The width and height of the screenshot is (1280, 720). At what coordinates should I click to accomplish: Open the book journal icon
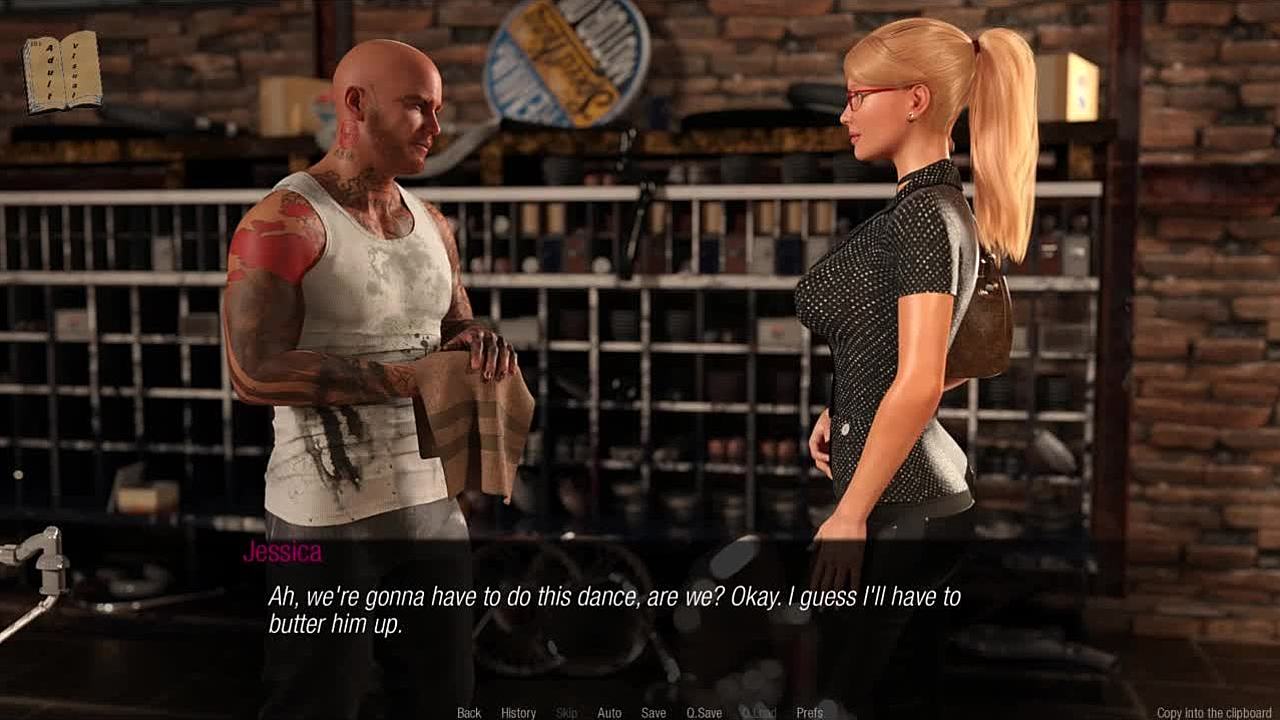pos(62,71)
